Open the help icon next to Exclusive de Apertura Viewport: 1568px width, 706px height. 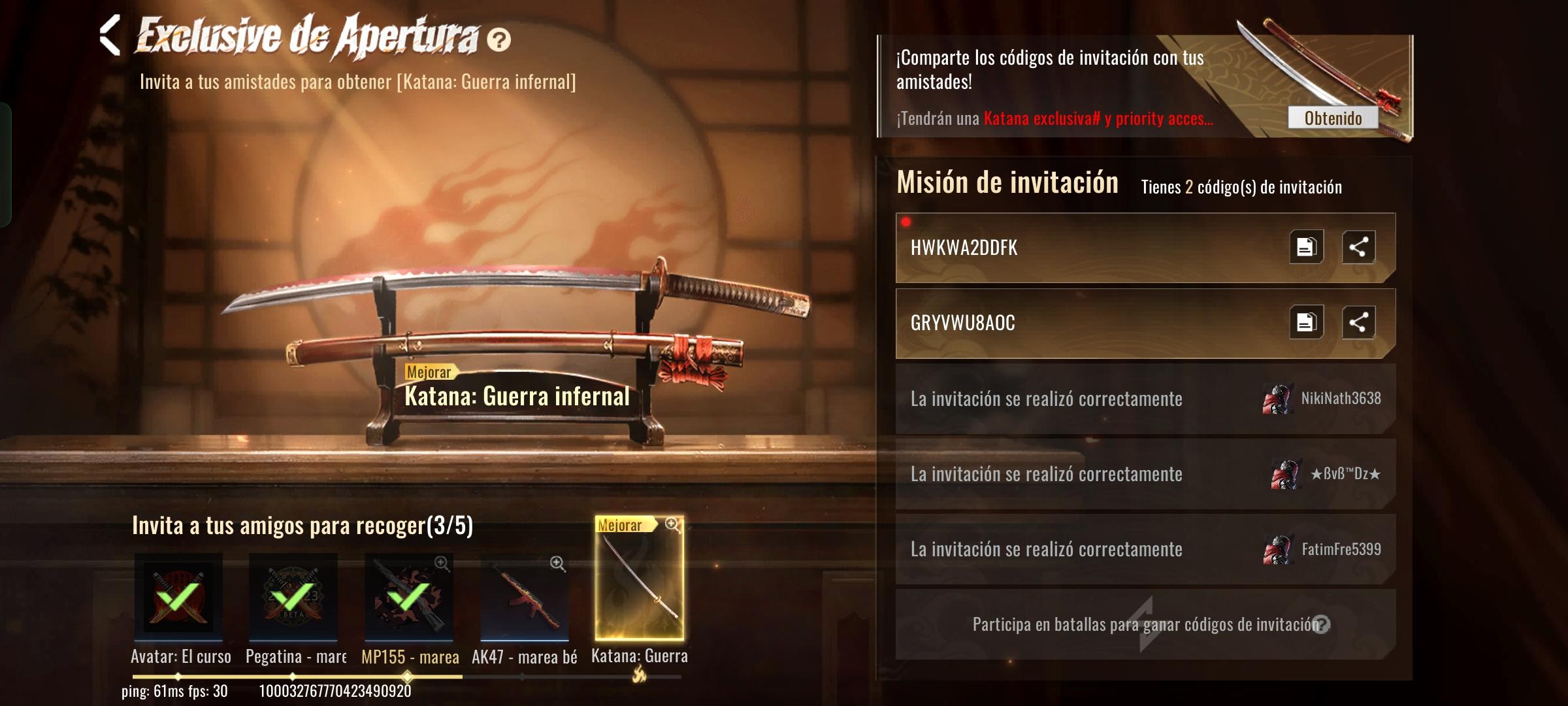(x=500, y=41)
